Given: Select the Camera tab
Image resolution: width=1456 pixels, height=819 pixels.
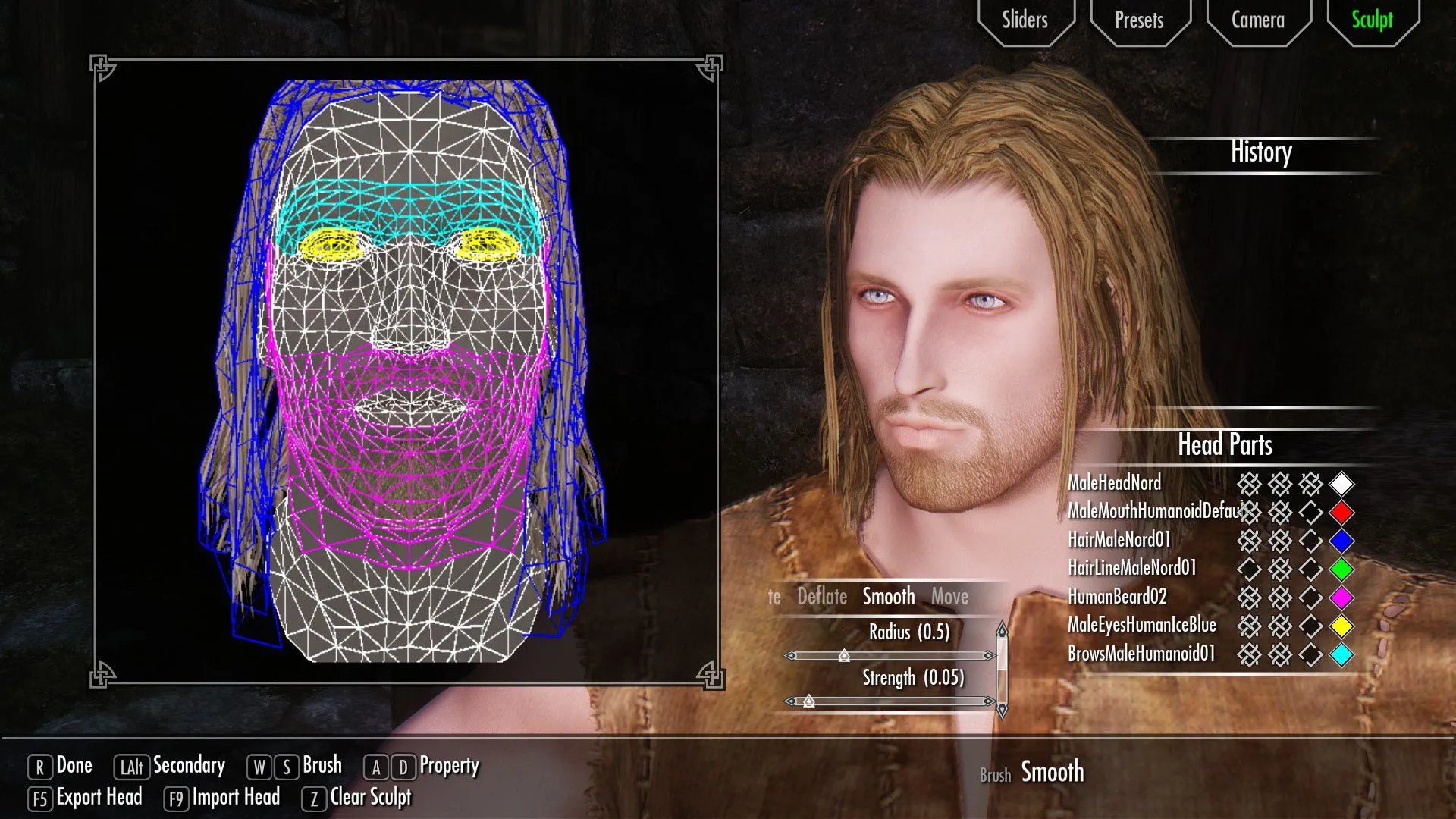Looking at the screenshot, I should [x=1257, y=20].
